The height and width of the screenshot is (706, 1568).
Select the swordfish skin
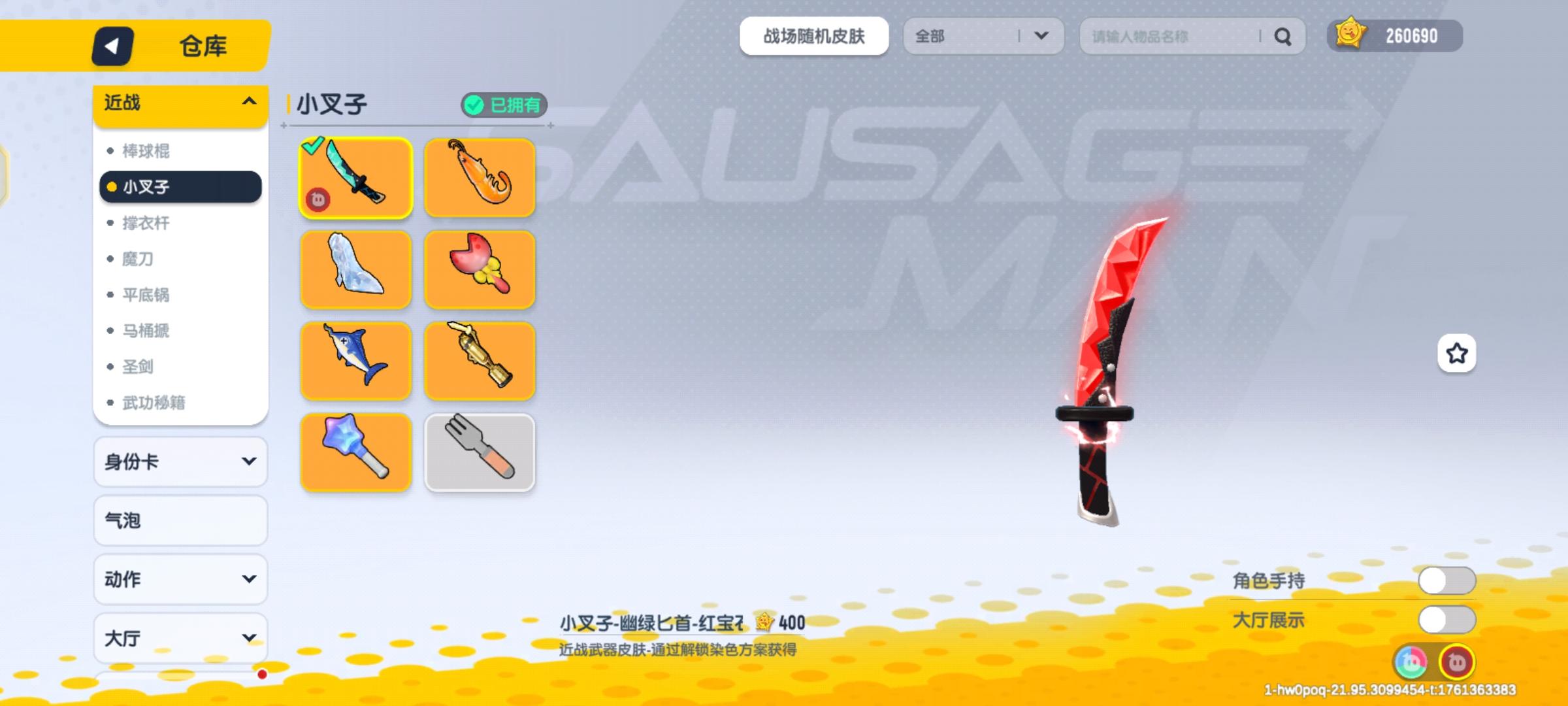point(355,361)
